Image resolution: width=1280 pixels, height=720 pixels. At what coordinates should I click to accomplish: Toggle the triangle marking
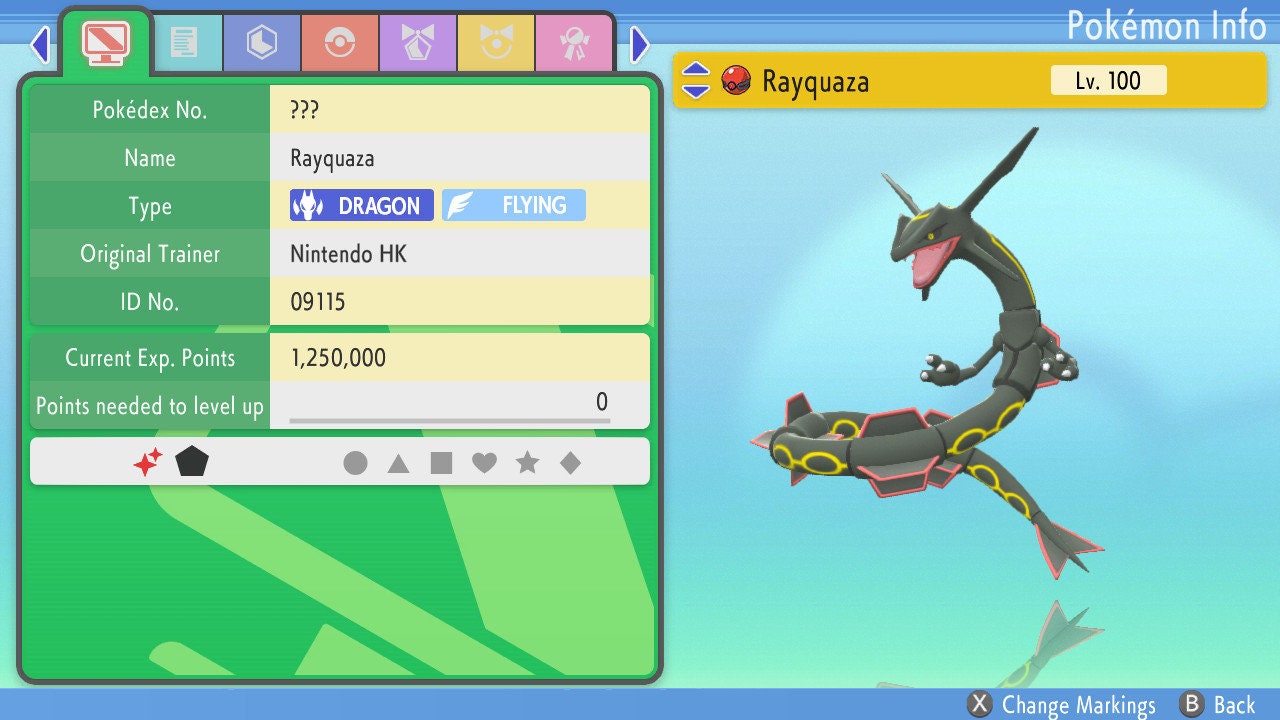point(398,463)
